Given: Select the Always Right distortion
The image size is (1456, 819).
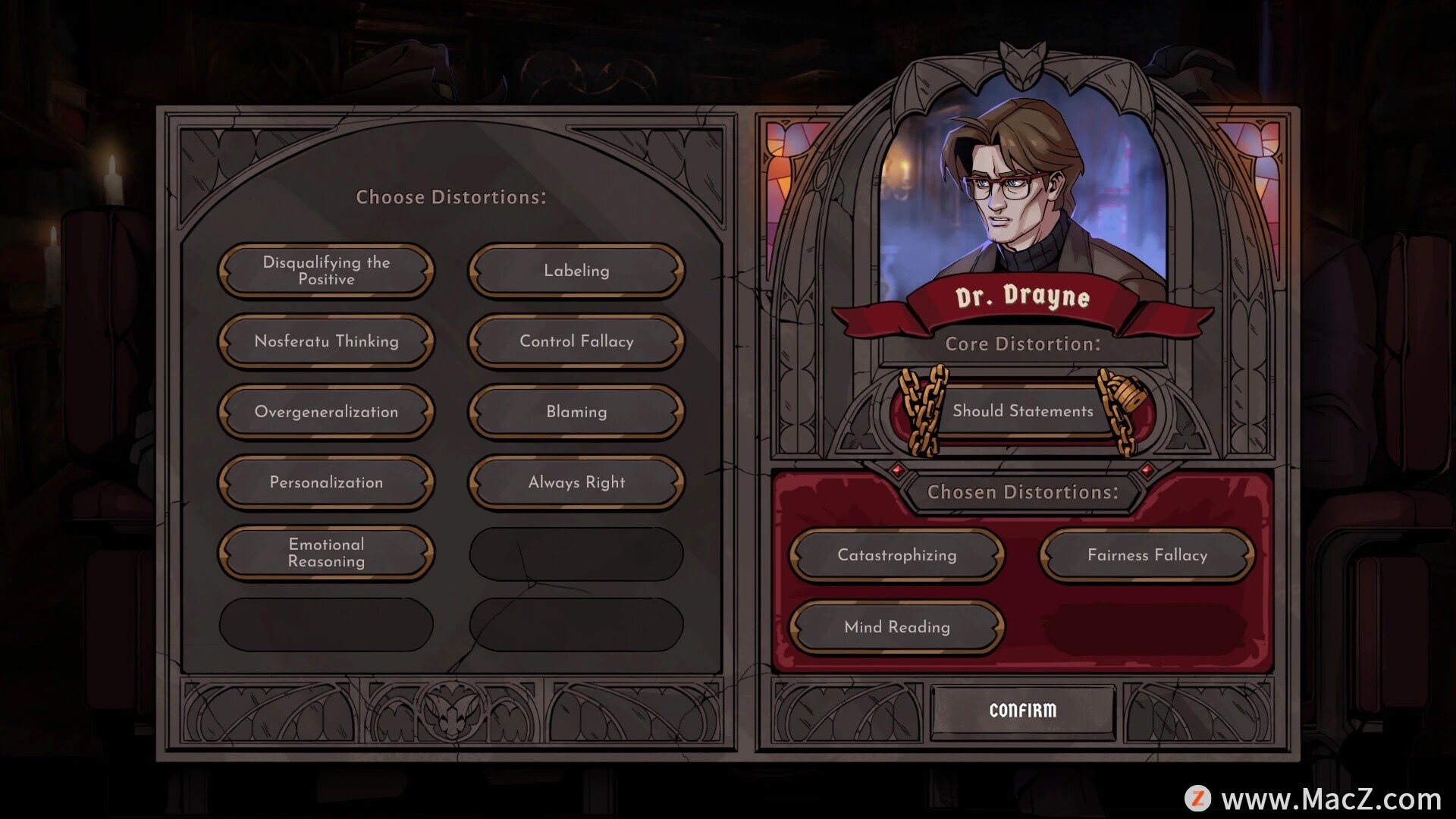Looking at the screenshot, I should point(576,482).
